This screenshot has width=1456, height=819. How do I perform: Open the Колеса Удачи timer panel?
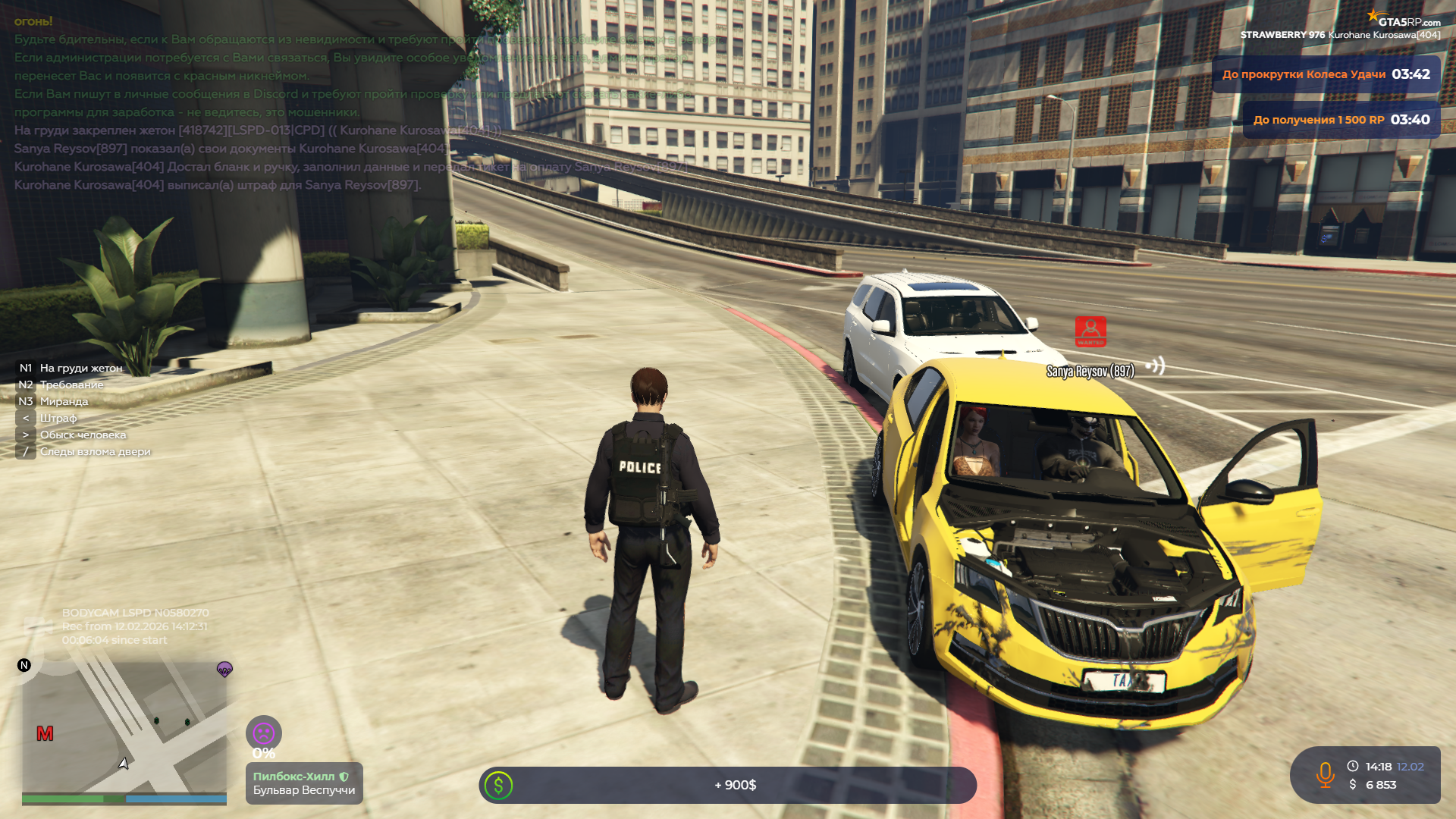(x=1326, y=74)
